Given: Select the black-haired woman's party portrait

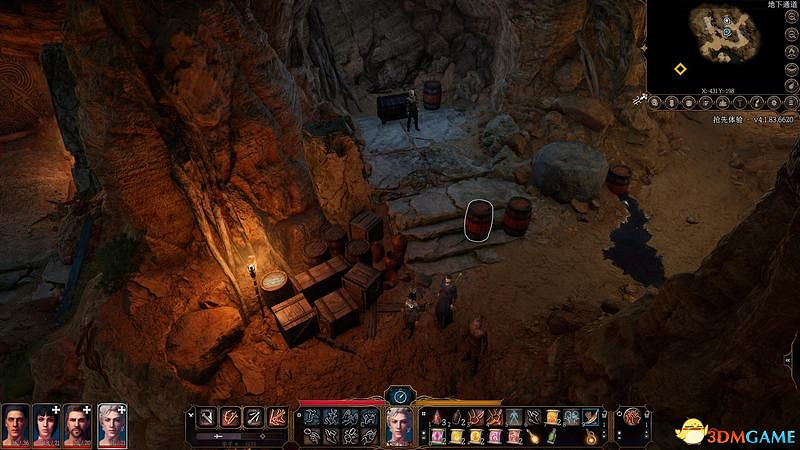Looking at the screenshot, I should tap(46, 423).
